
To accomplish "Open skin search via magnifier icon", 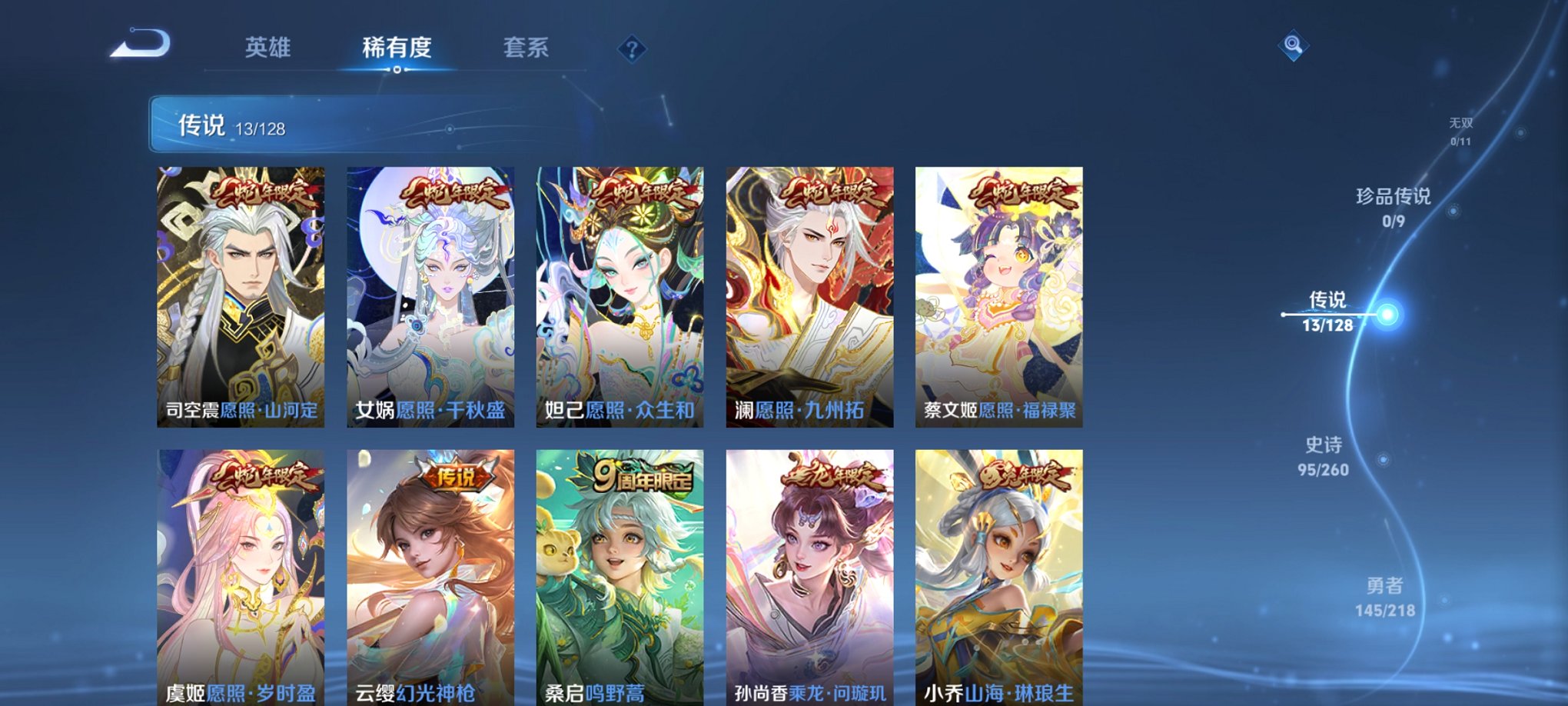I will pyautogui.click(x=1294, y=45).
